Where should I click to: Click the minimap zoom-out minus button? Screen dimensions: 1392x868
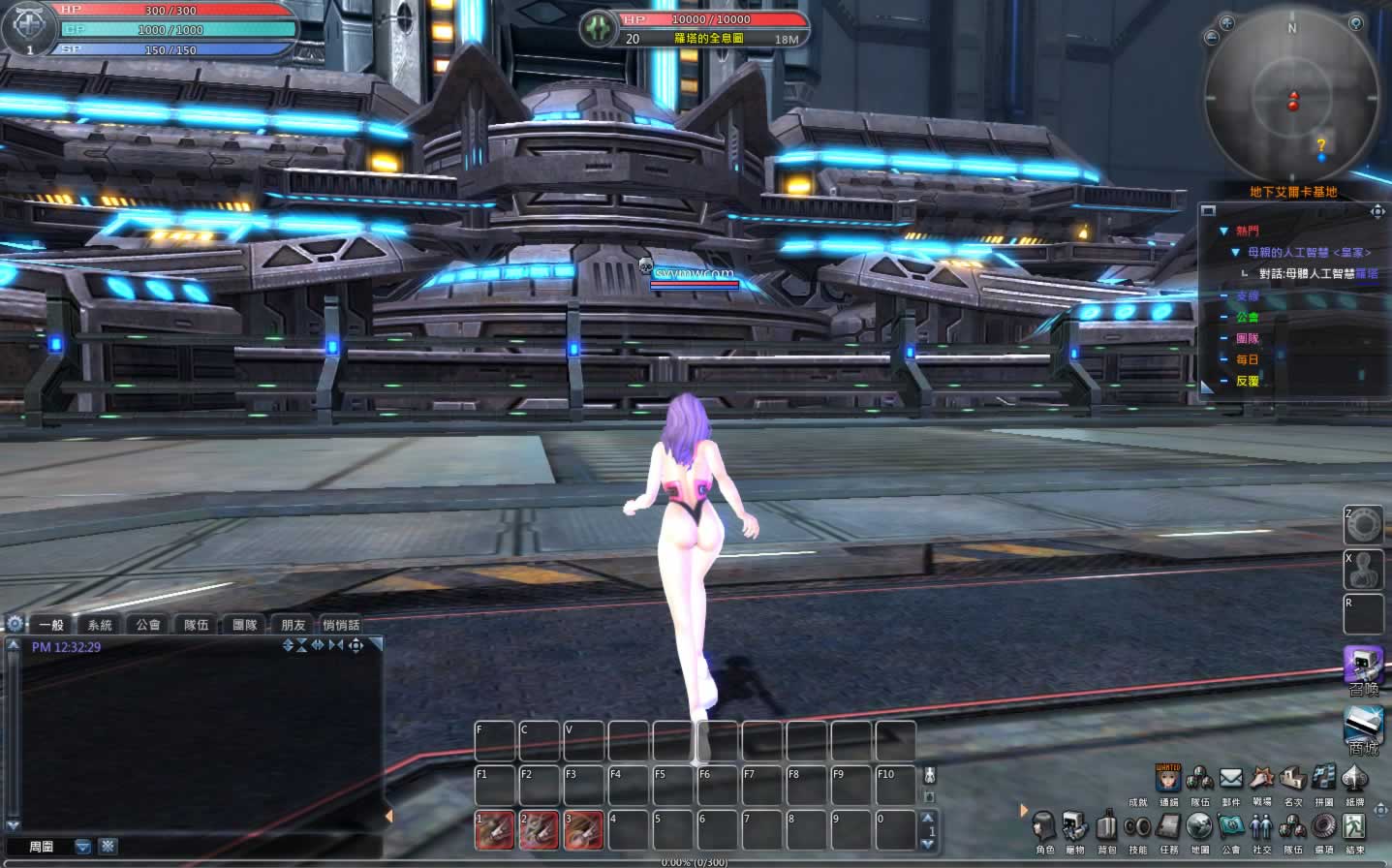pos(1211,38)
